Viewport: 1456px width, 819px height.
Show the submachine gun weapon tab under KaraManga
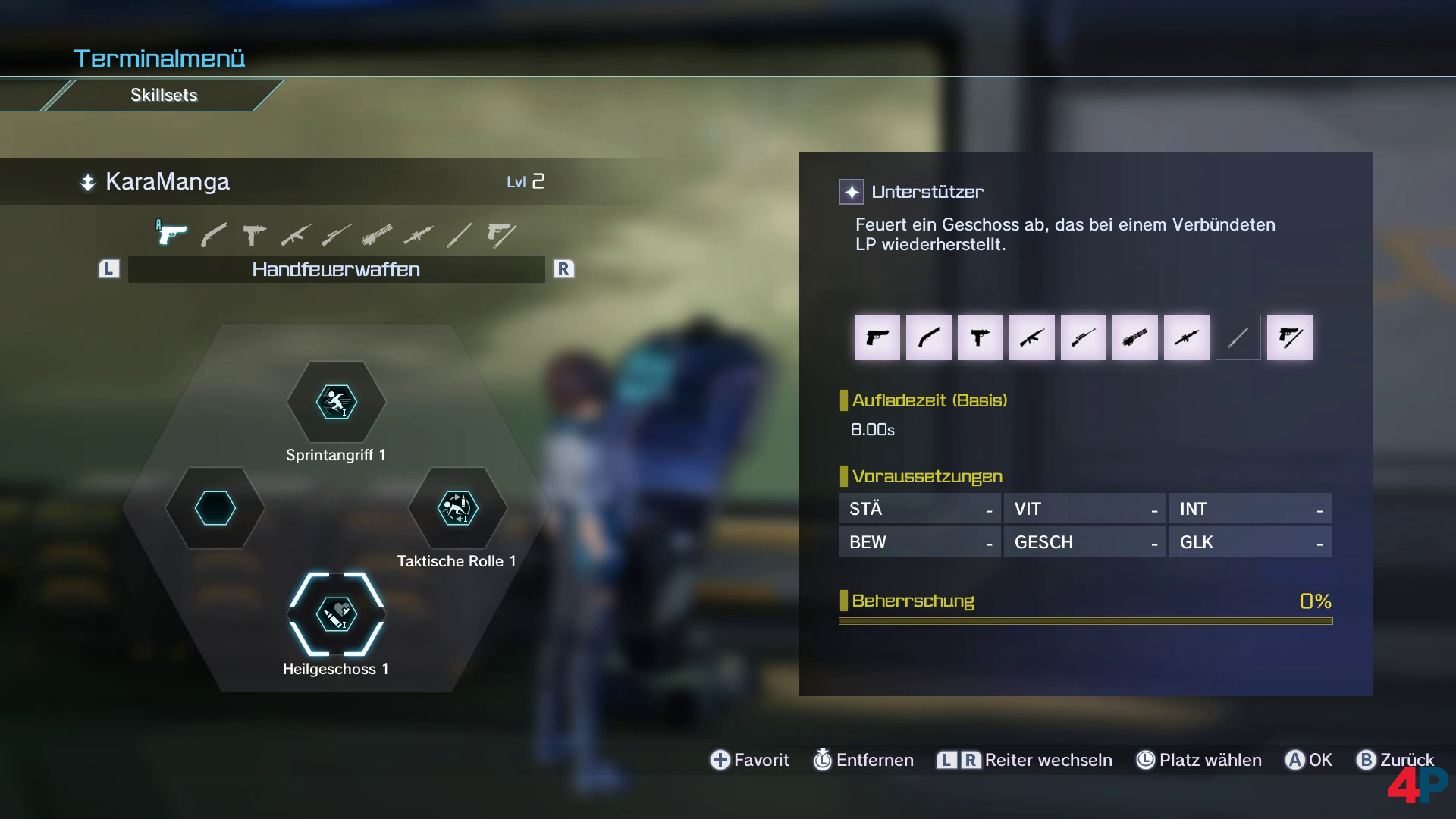coord(254,235)
